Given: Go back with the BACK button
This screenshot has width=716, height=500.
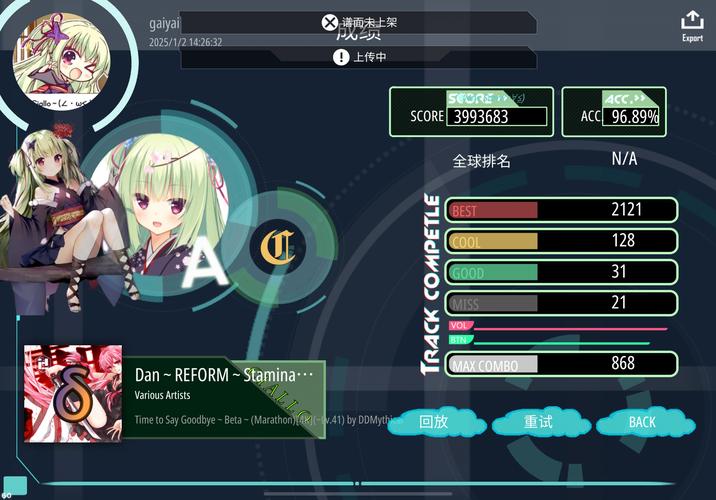Looking at the screenshot, I should point(642,422).
